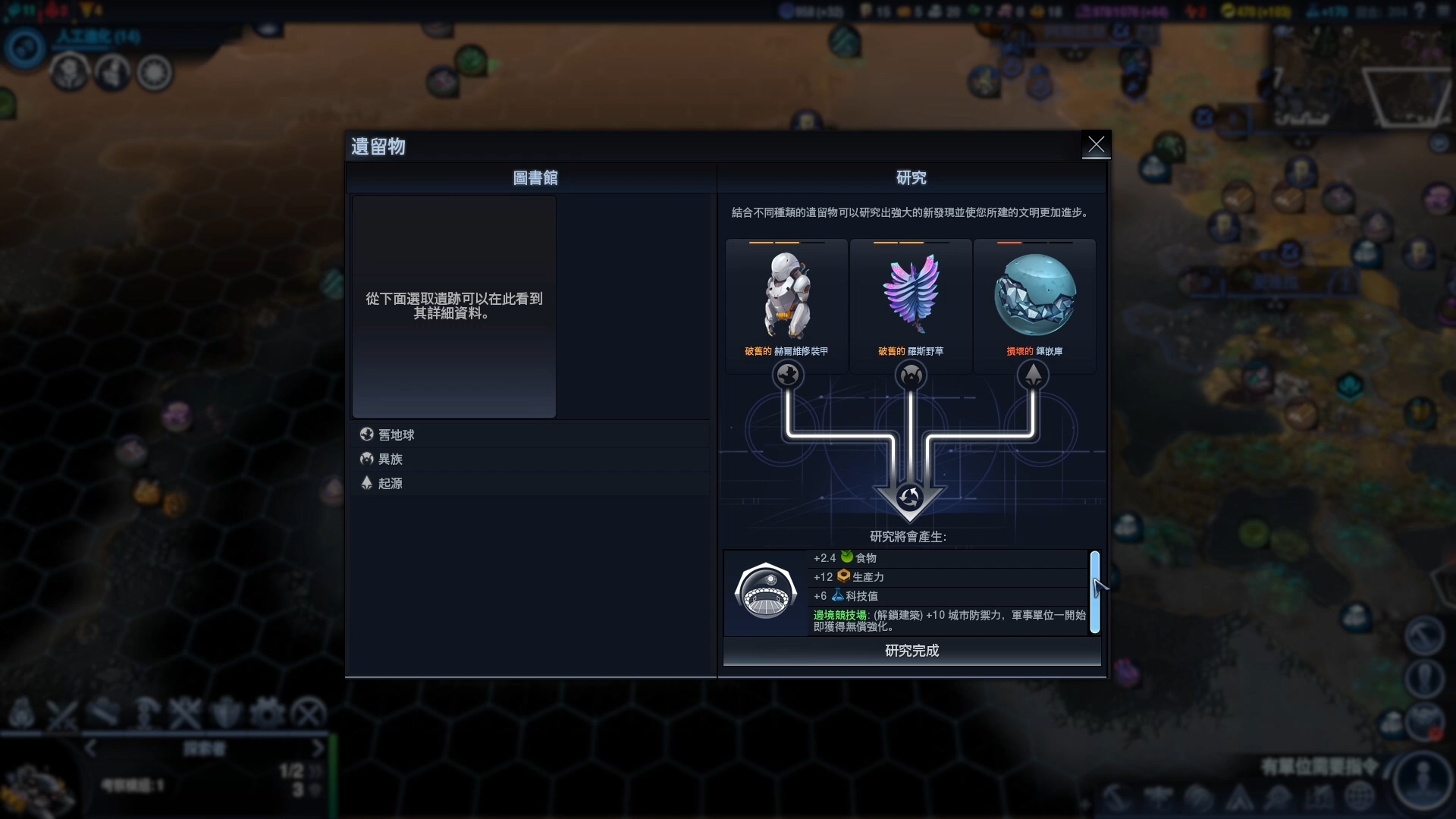Click the swap arrow below the 赫爾維修裝甲 artifact

point(787,374)
